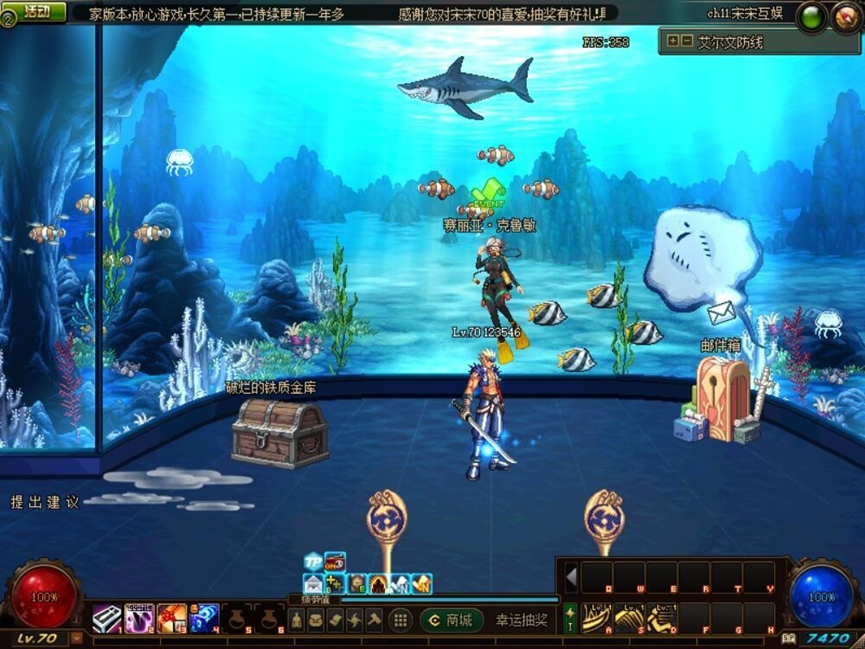Click the TP hexagon icon
Viewport: 865px width, 649px height.
tap(313, 561)
